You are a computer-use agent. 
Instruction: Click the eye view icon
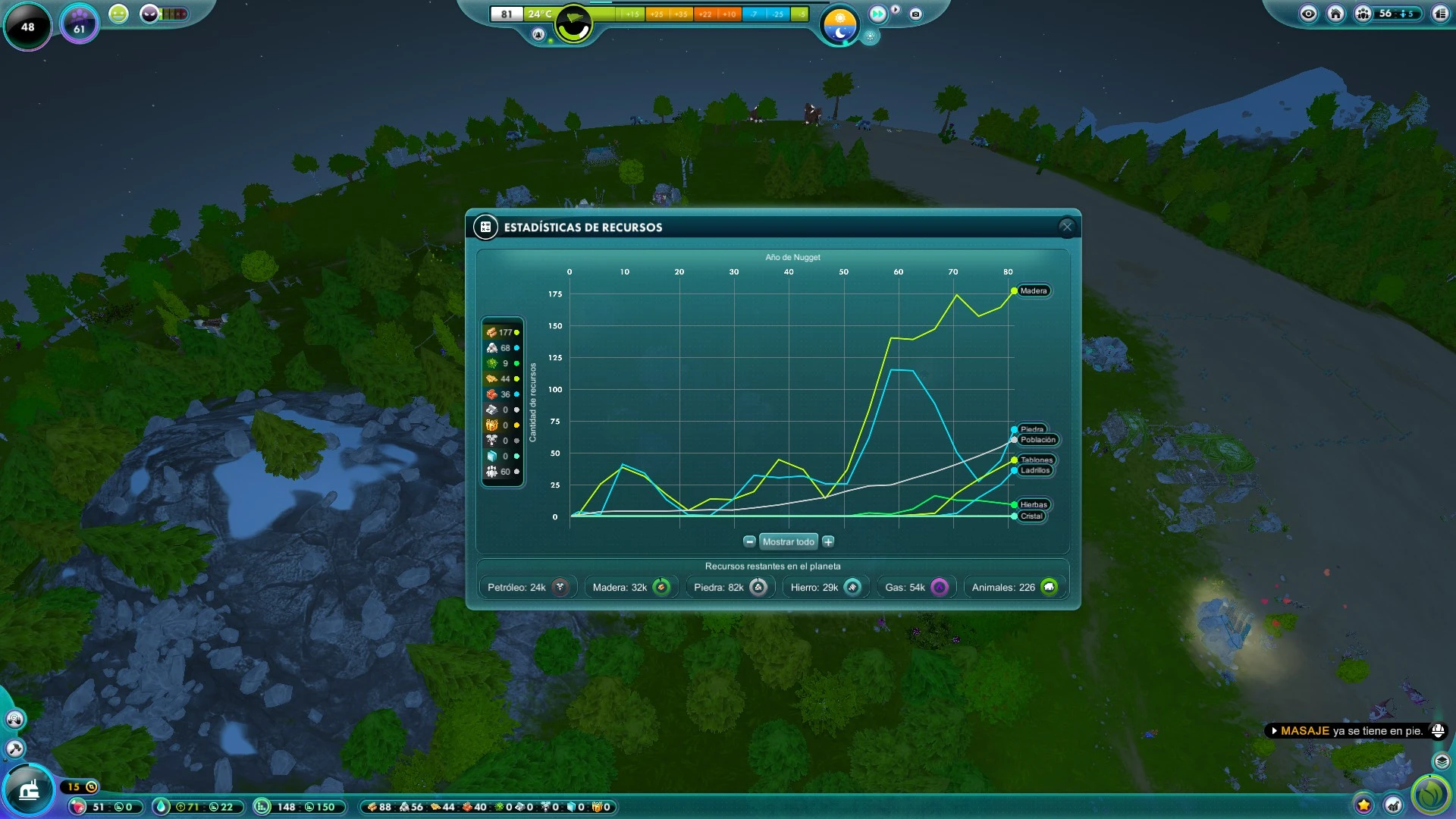pos(1308,14)
